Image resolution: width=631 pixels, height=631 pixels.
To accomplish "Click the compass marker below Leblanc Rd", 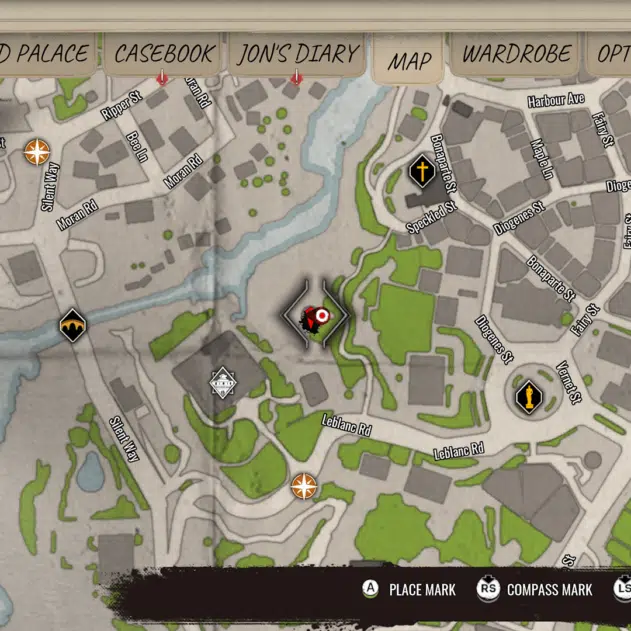I will click(x=303, y=487).
